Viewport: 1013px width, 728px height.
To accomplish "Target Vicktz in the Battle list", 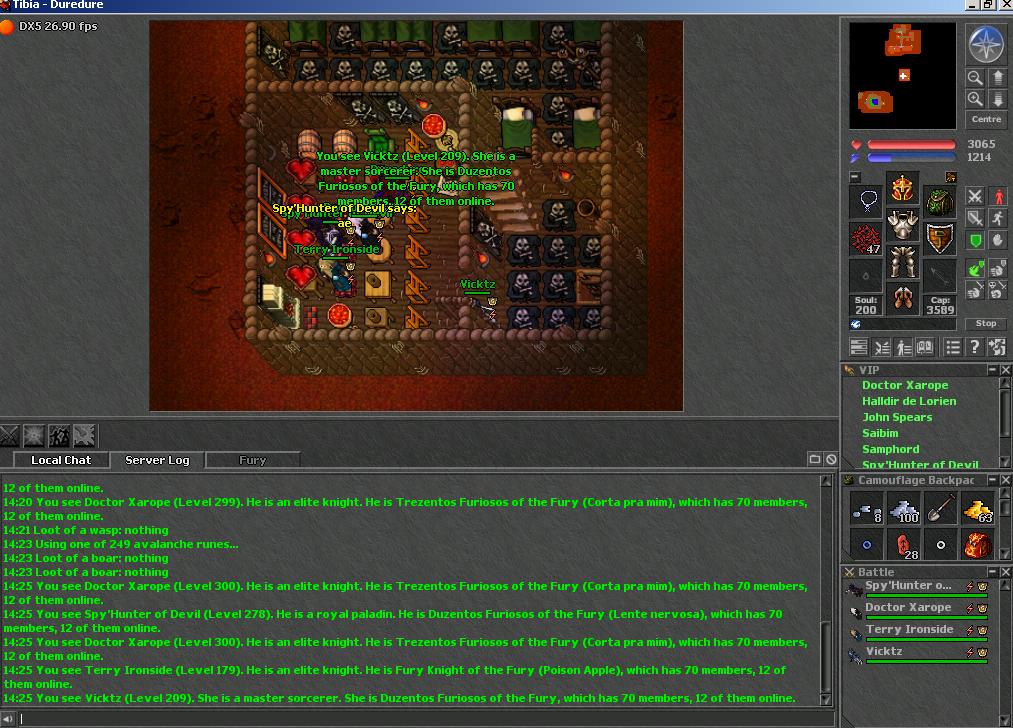I will (x=884, y=652).
